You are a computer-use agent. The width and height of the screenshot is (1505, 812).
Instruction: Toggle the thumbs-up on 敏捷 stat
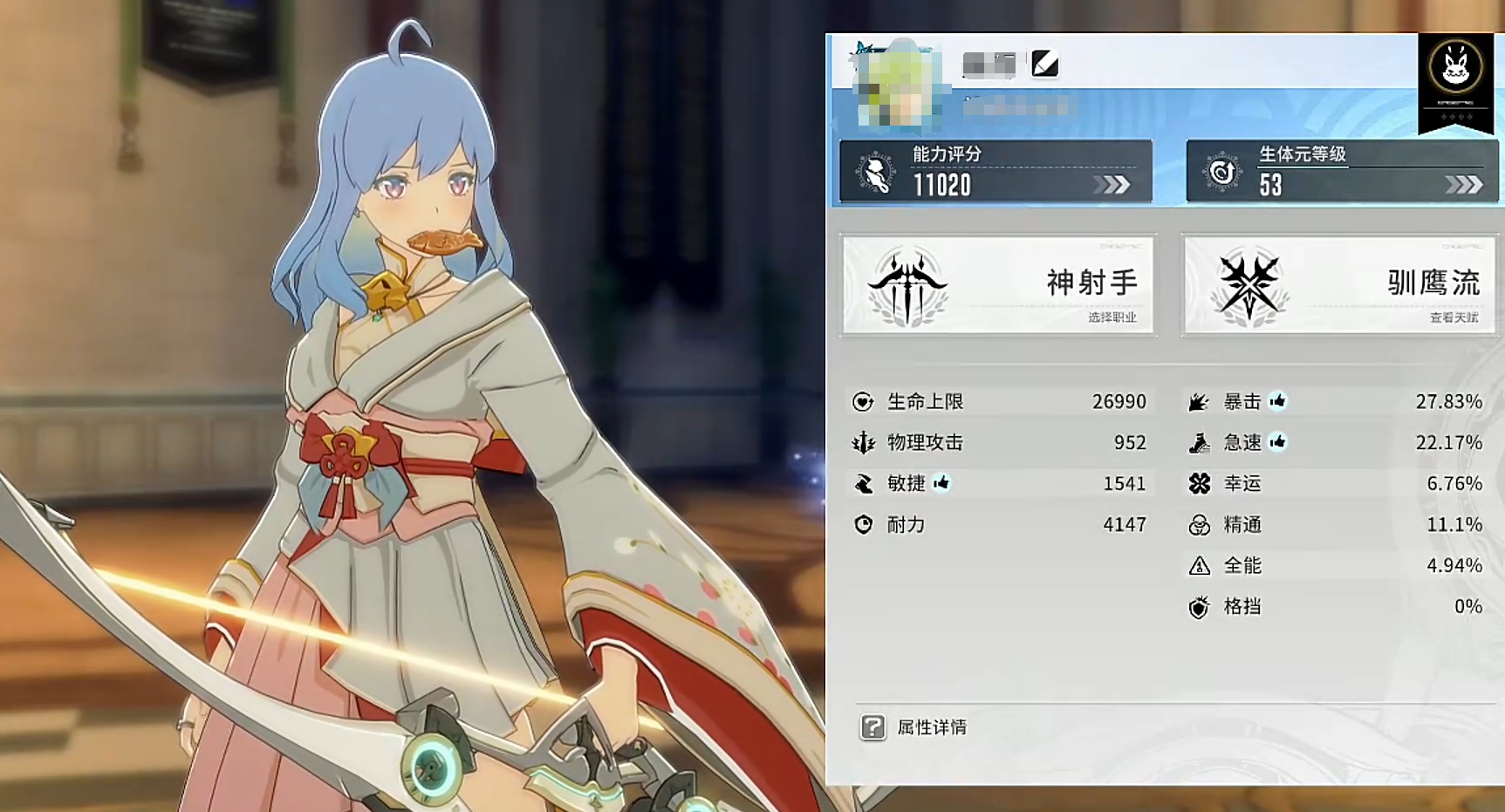pyautogui.click(x=941, y=483)
